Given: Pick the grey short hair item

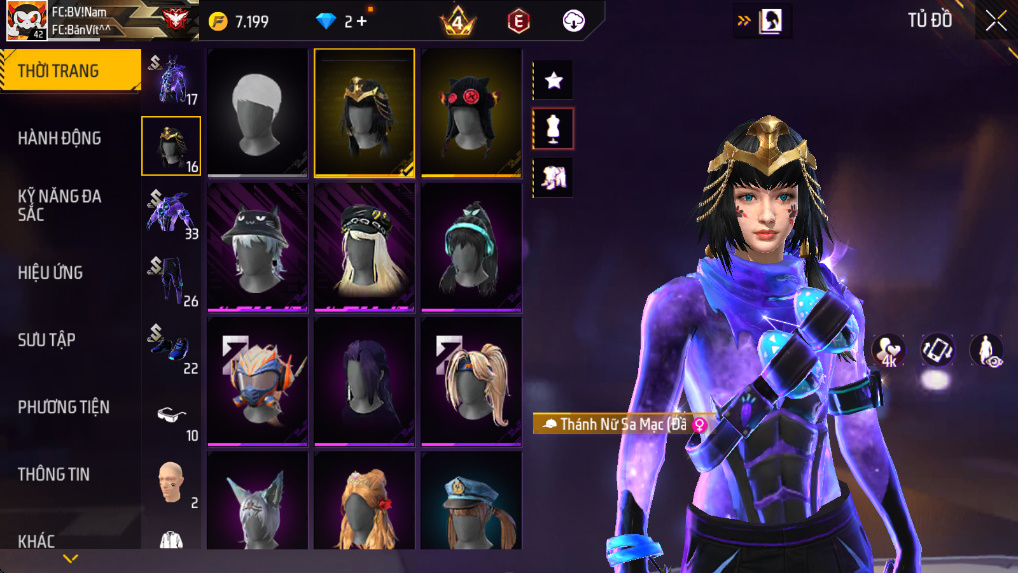Looking at the screenshot, I should (x=257, y=112).
